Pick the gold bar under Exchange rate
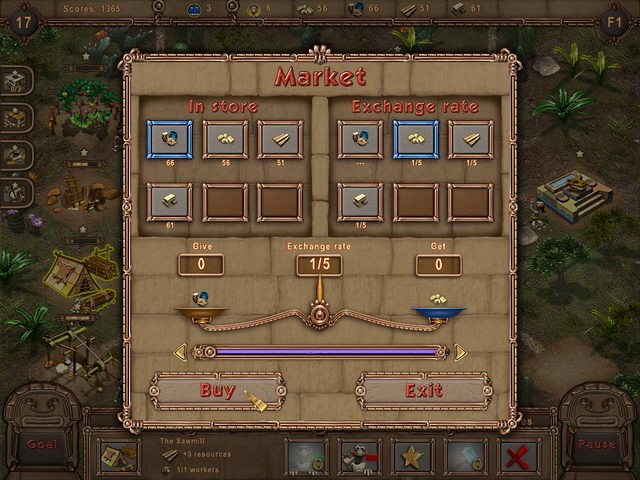Screen dimensions: 640x480 coord(361,201)
